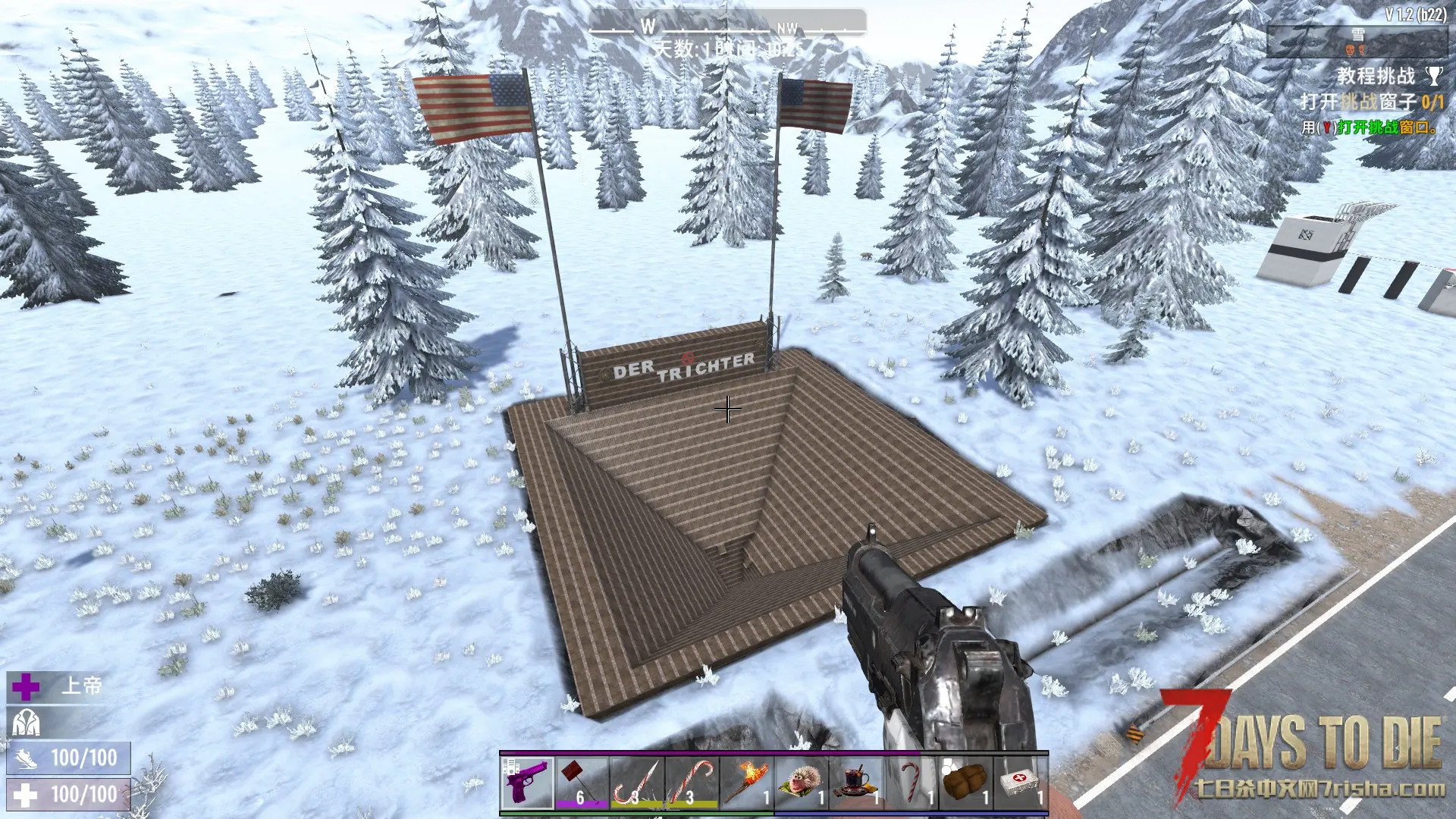Select the purple pistol hotbar slot
Viewport: 1456px width, 819px height.
pyautogui.click(x=527, y=783)
